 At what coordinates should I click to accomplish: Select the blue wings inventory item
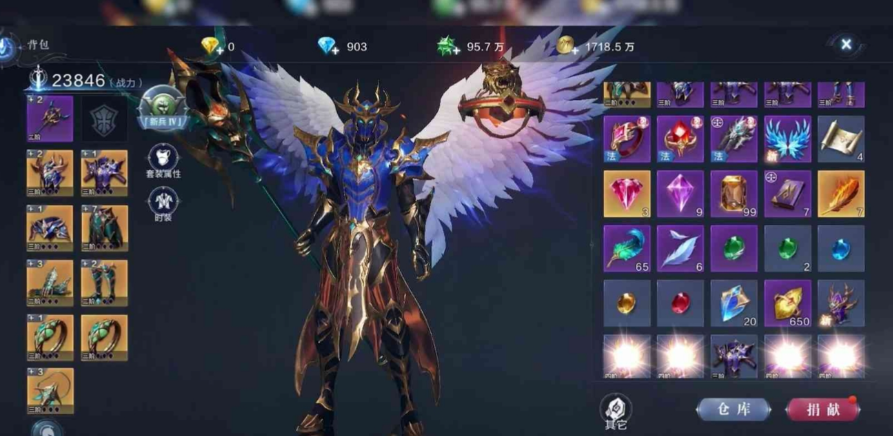[x=787, y=139]
